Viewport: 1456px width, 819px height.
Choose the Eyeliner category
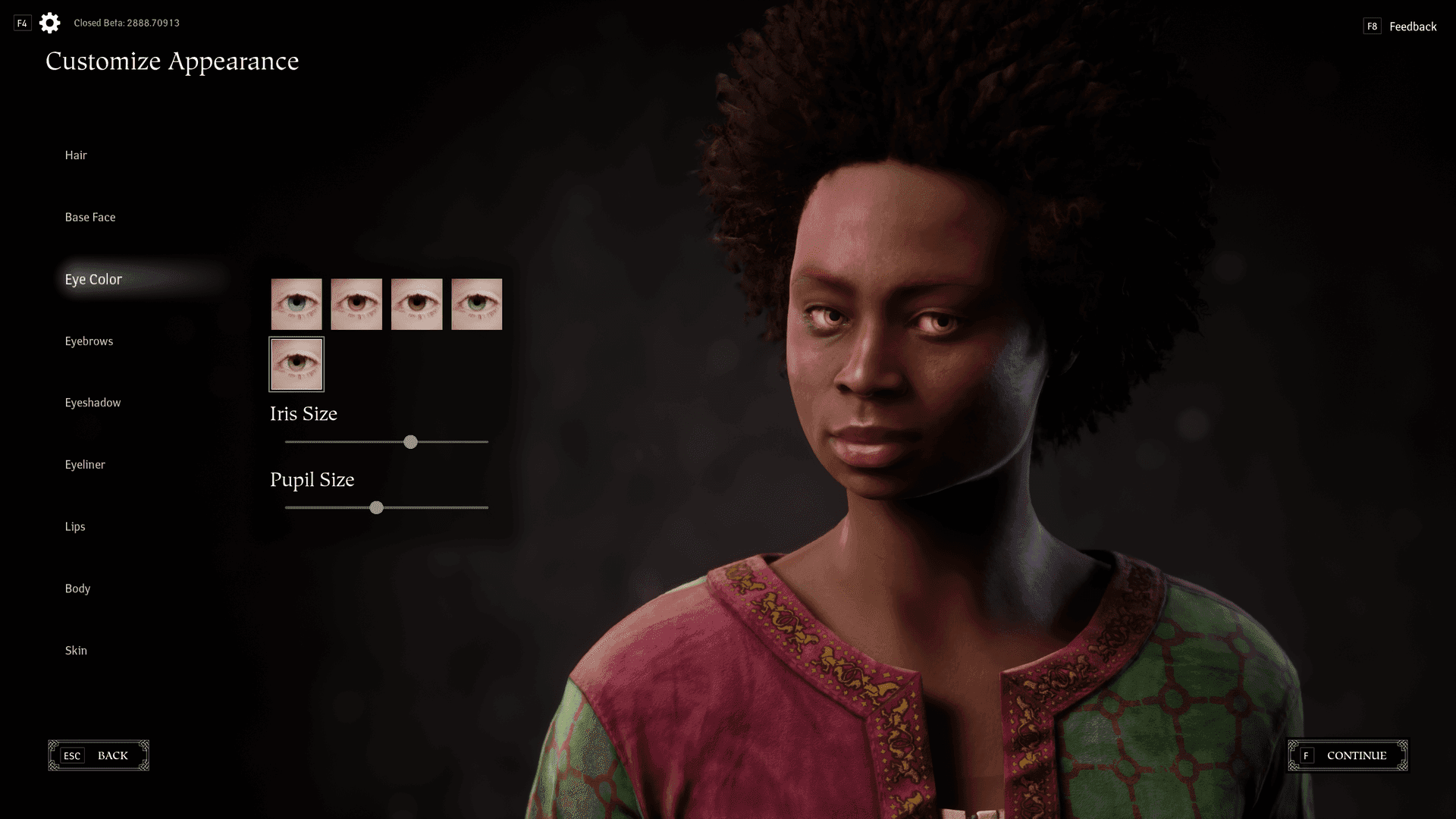pos(85,465)
